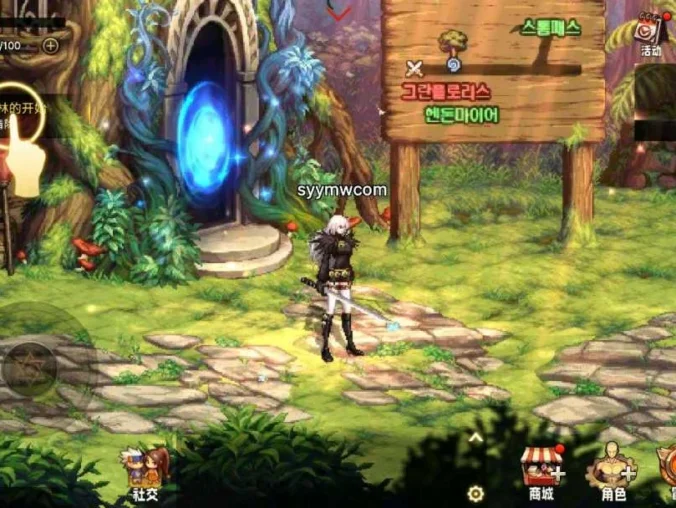Viewport: 676px width, 508px height.
Task: Tap the plus button beside the /100 counter
Action: [x=51, y=45]
